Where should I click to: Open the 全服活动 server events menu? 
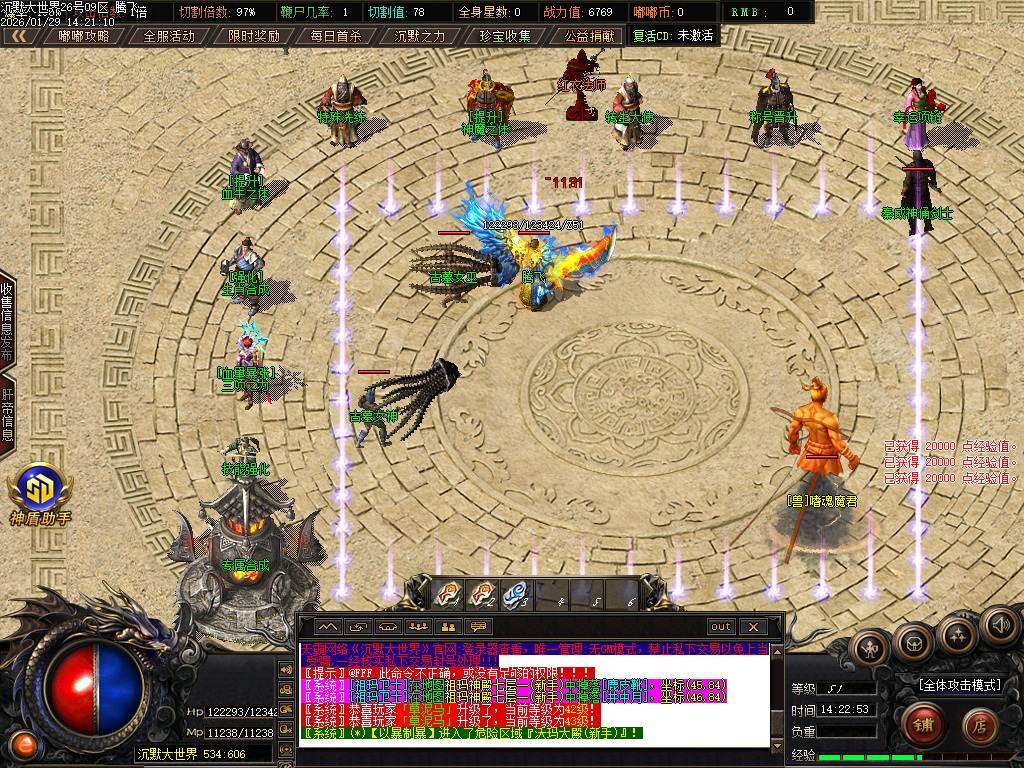coord(169,35)
